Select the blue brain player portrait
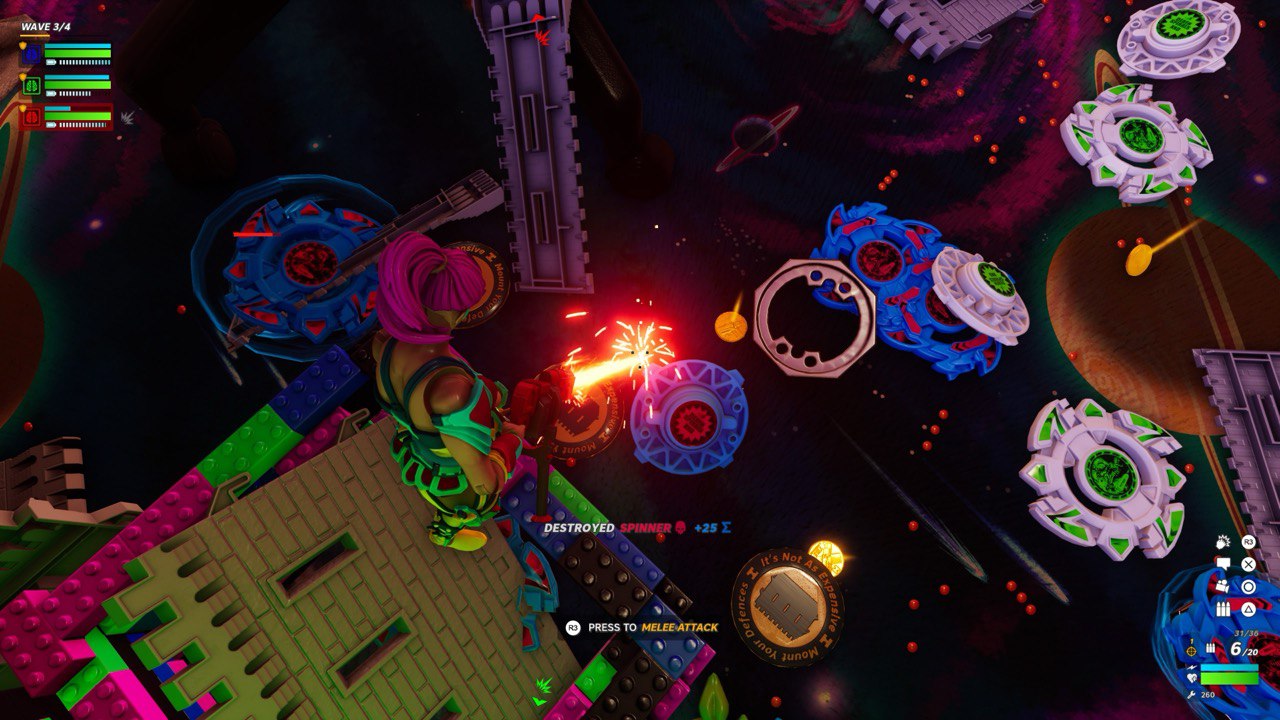1280x720 pixels. tap(31, 55)
